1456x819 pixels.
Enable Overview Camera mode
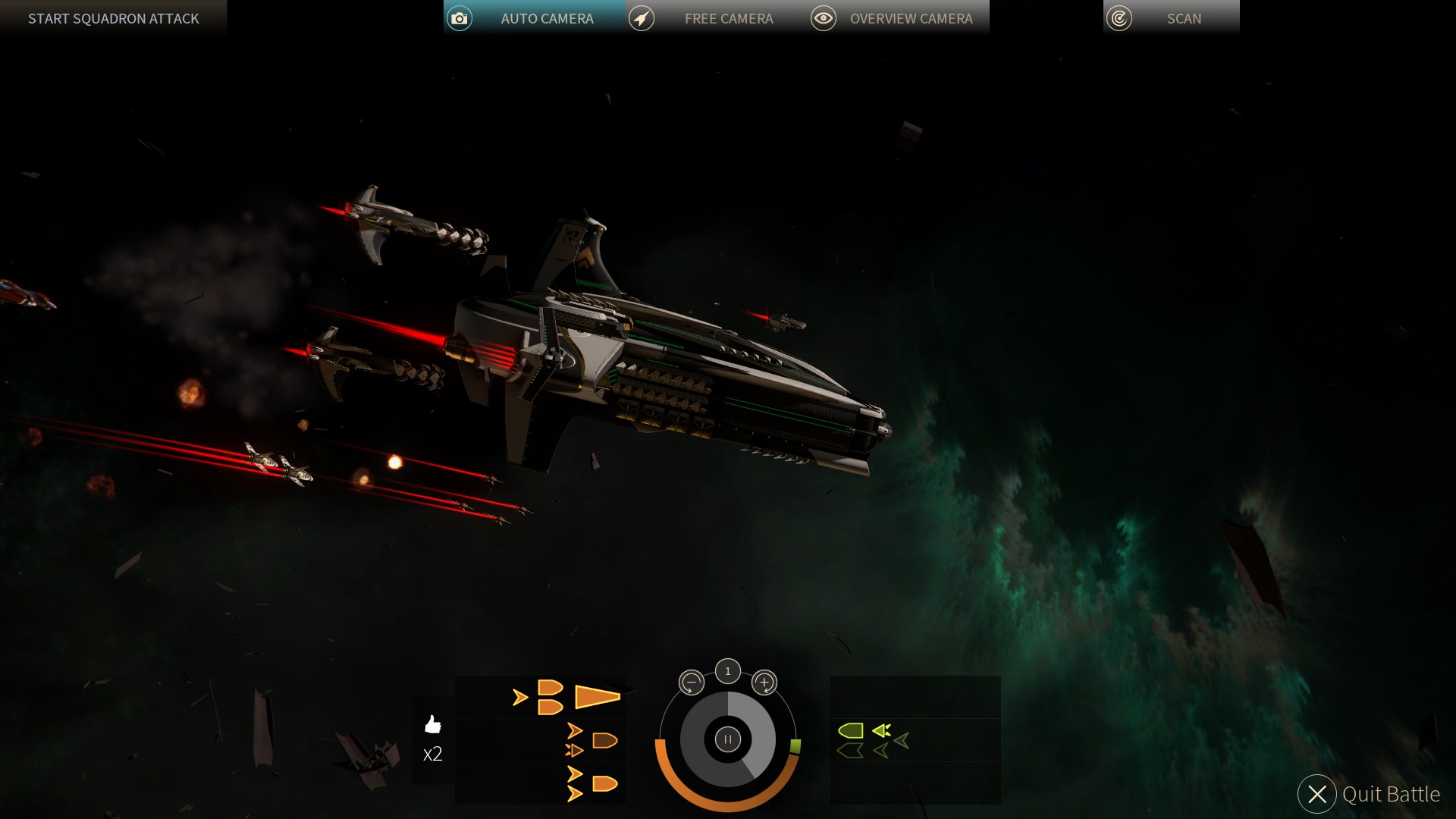pyautogui.click(x=911, y=17)
